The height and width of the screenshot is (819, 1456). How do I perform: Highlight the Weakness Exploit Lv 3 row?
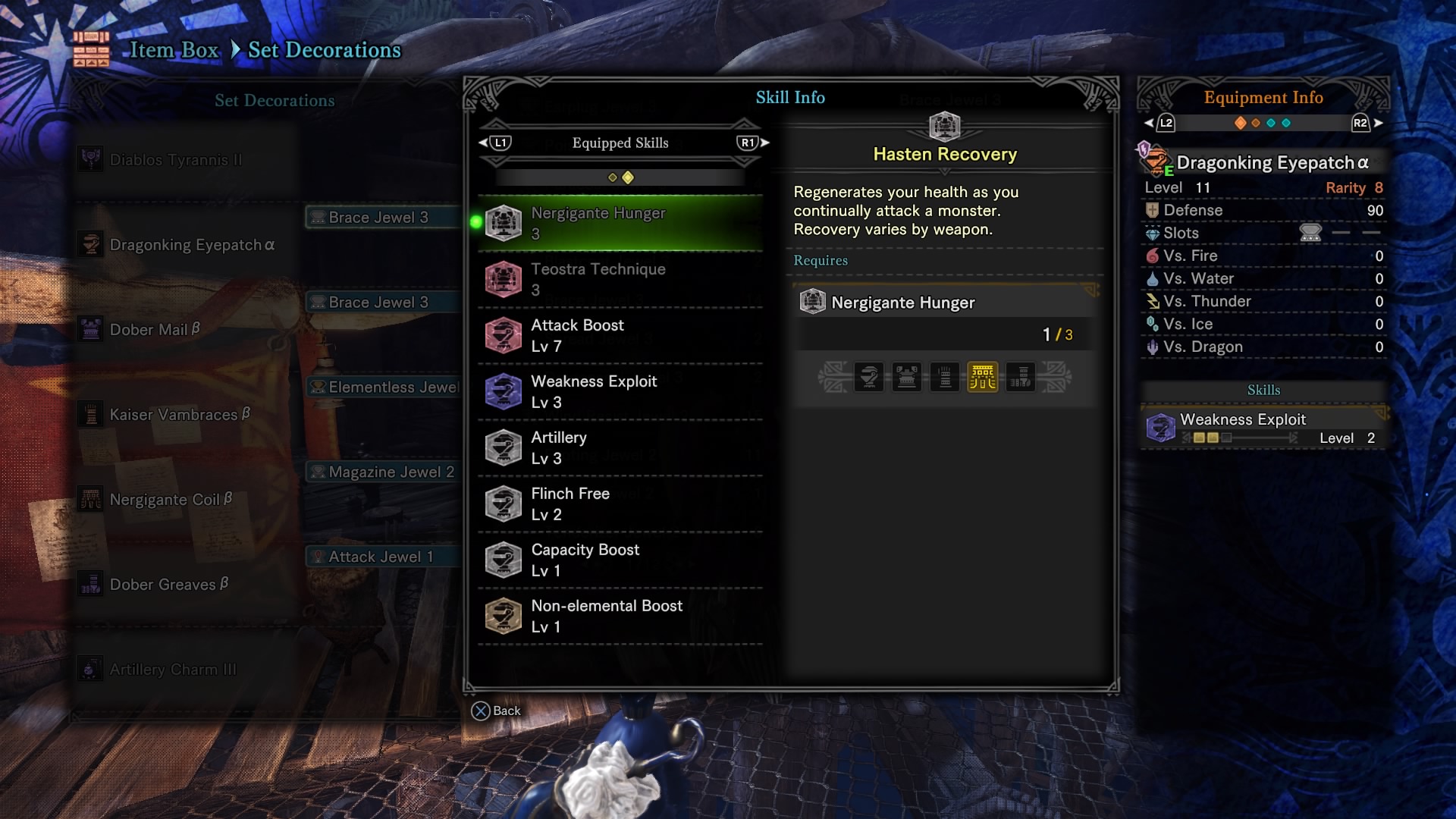[620, 391]
